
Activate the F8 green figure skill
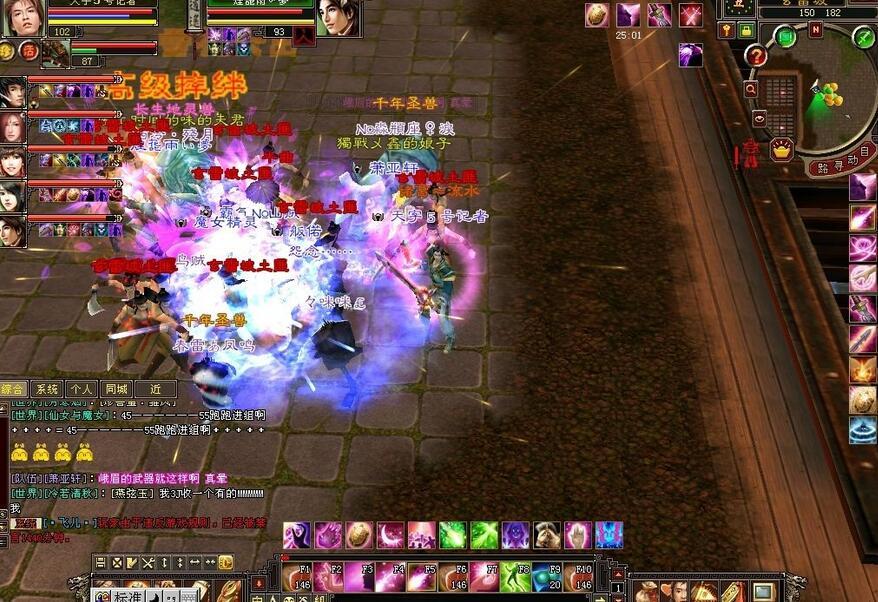[514, 578]
